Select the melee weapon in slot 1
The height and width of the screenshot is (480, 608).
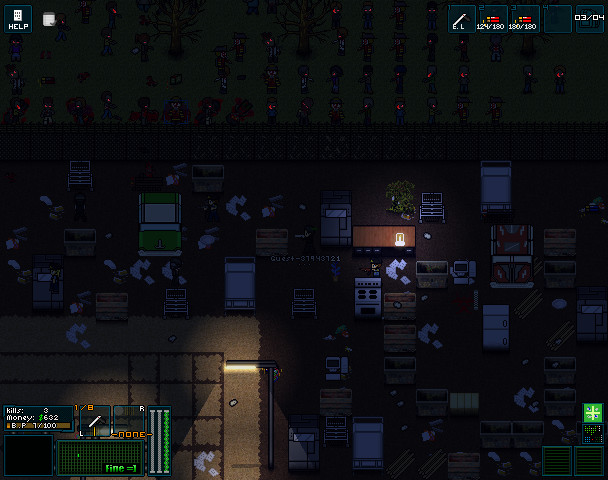[x=462, y=19]
